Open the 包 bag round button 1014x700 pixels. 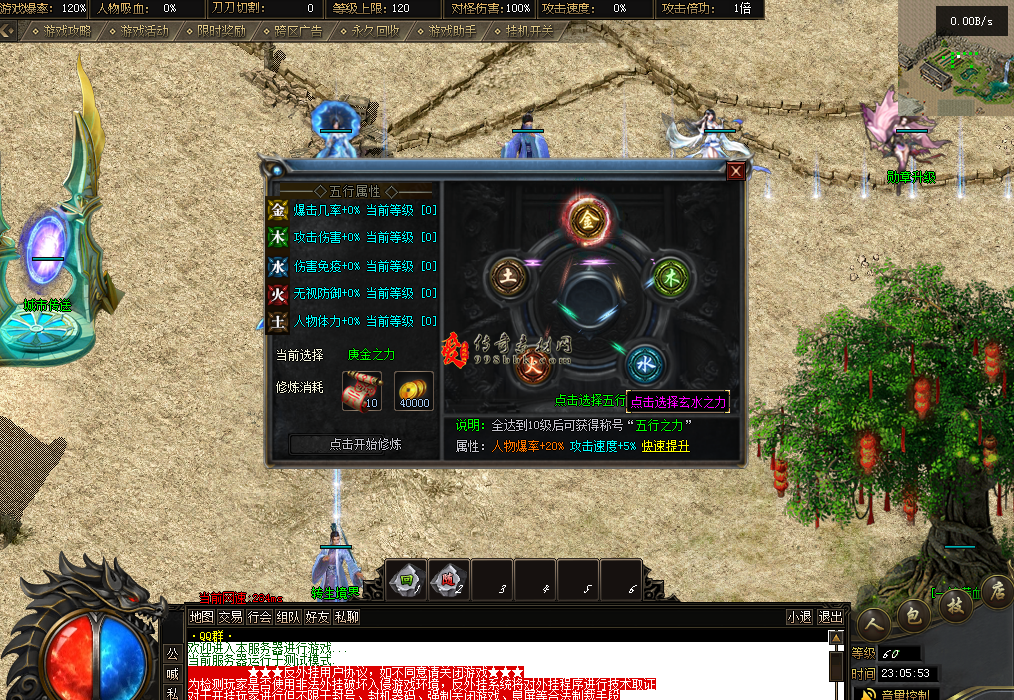[913, 613]
